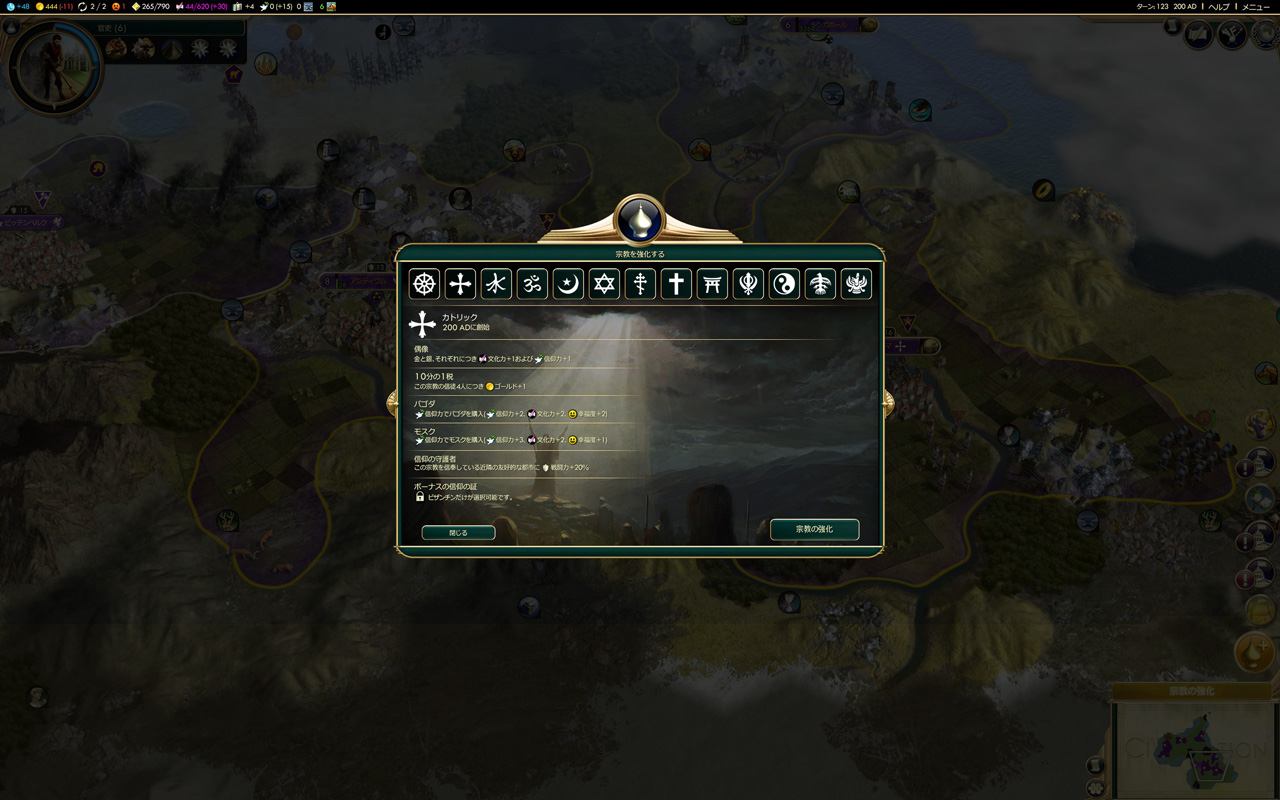Viewport: 1280px width, 800px height.
Task: Choose the Orthodox three-bar cross icon
Action: click(640, 284)
